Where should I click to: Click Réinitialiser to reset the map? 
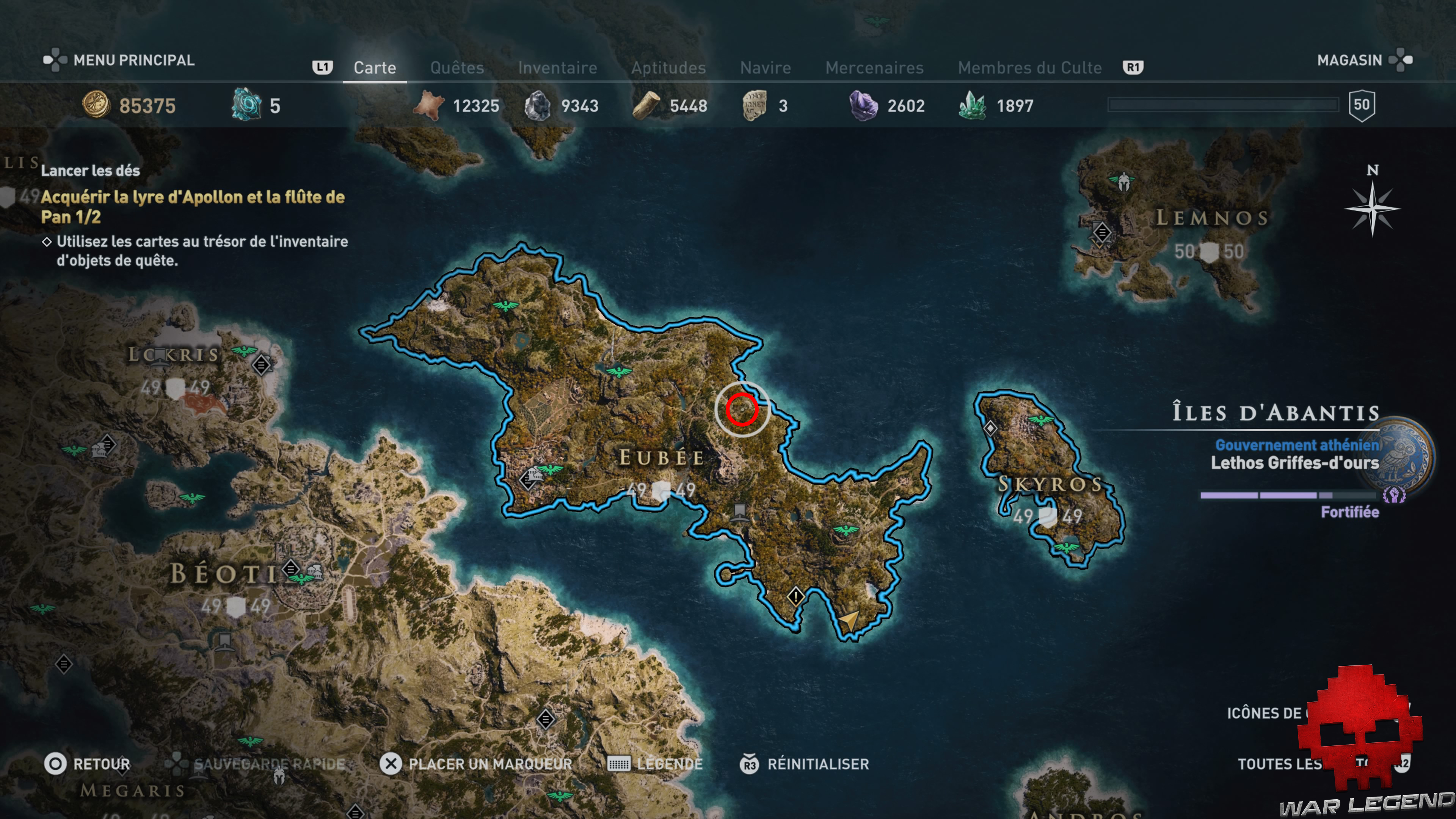point(817,764)
